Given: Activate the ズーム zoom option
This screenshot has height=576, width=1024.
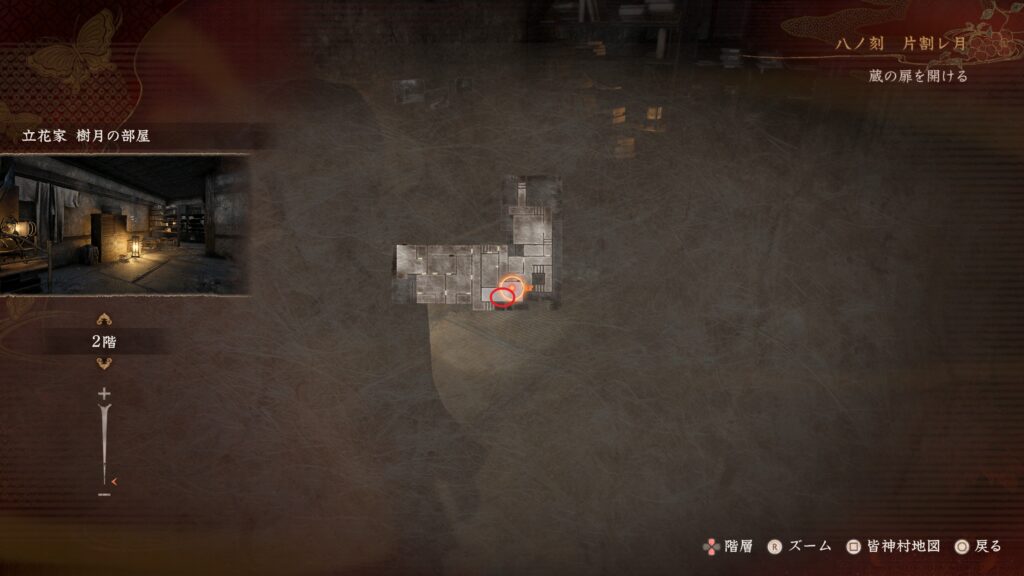Looking at the screenshot, I should [x=799, y=546].
